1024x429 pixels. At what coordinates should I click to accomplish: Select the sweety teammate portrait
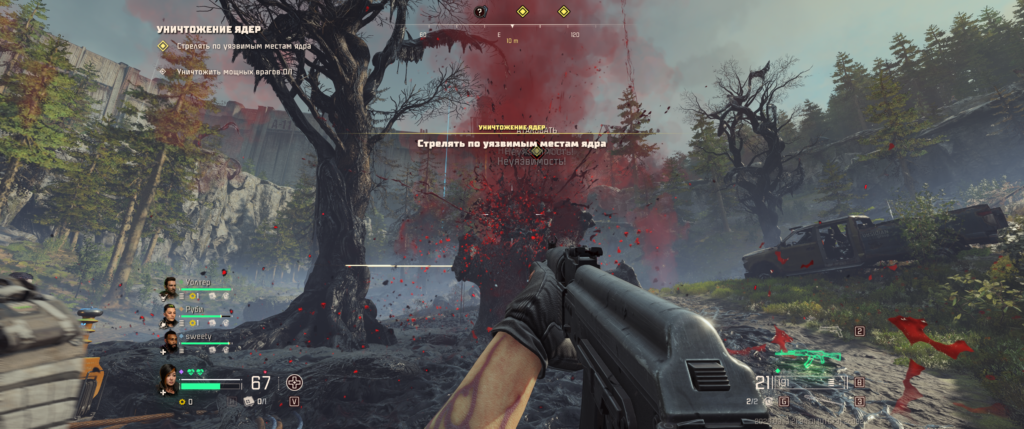171,342
